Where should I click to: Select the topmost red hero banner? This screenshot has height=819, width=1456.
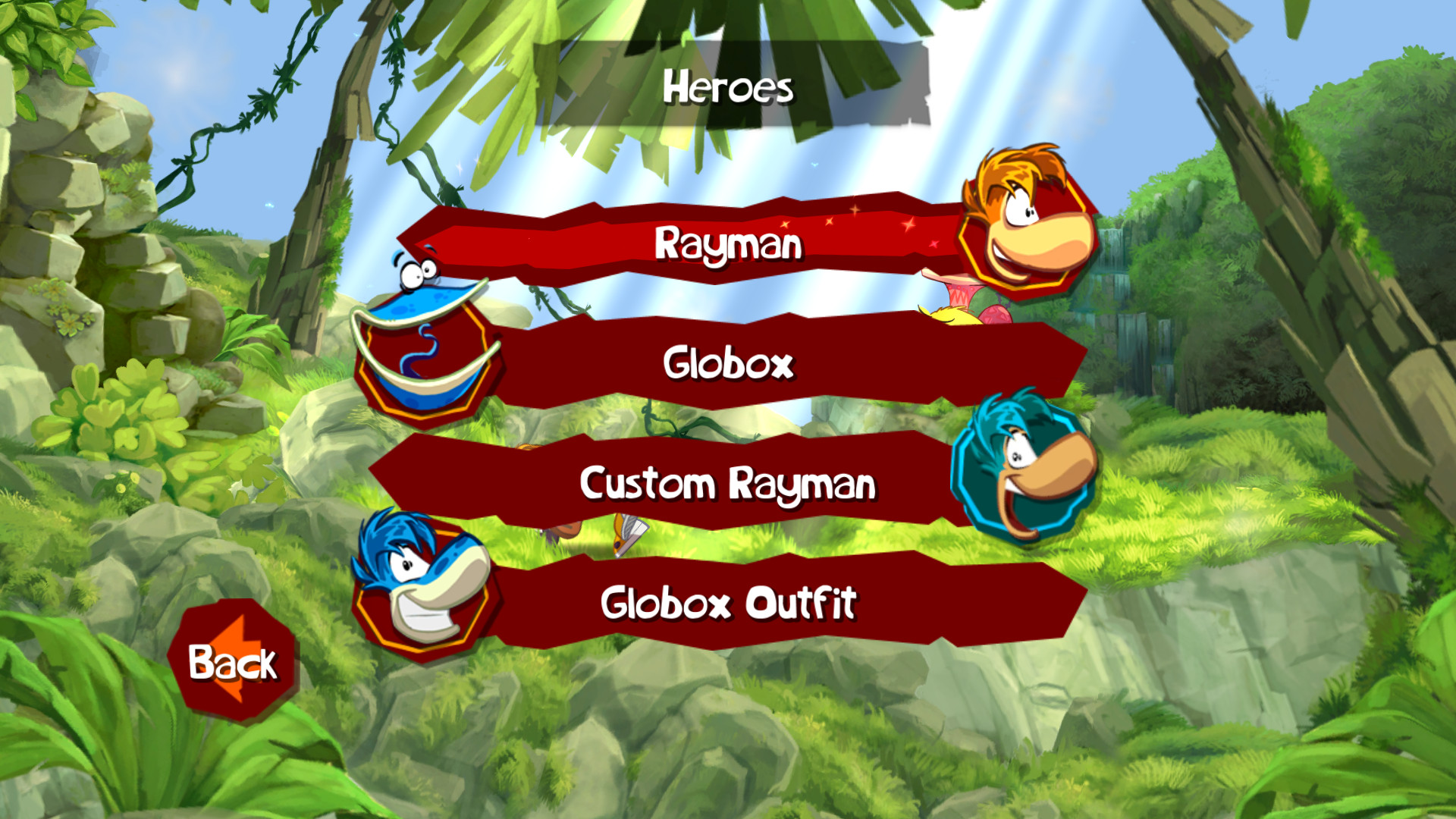[728, 244]
